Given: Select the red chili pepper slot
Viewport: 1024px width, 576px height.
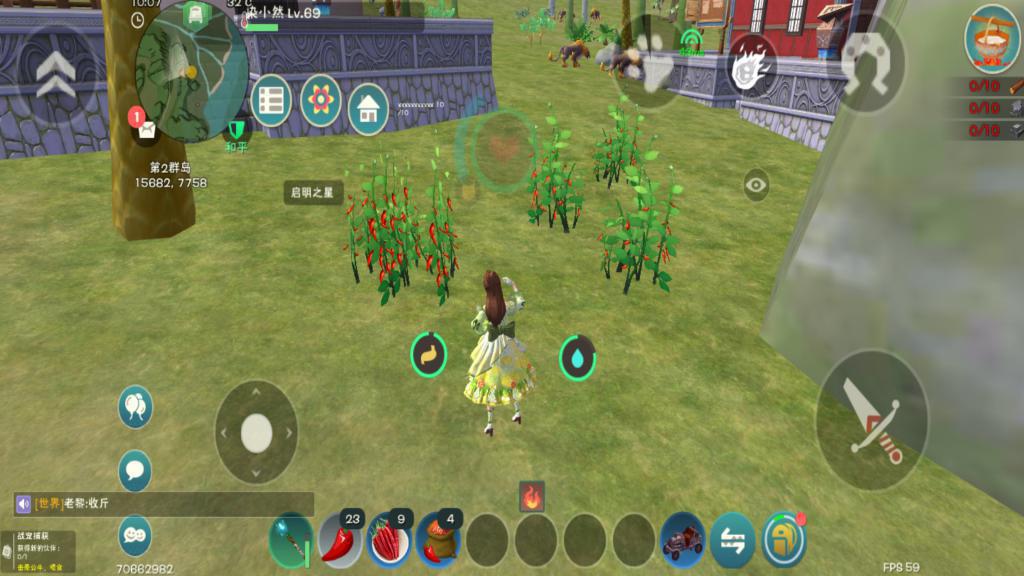Looking at the screenshot, I should 341,541.
